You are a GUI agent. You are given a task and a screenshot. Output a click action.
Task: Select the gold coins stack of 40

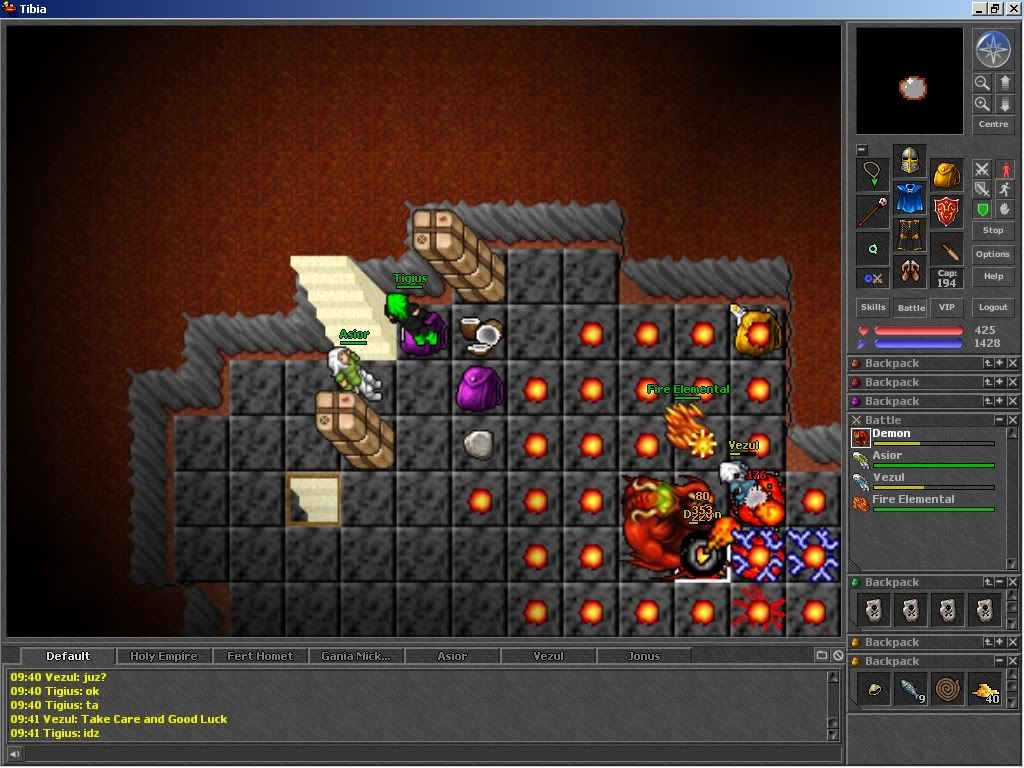coord(985,689)
